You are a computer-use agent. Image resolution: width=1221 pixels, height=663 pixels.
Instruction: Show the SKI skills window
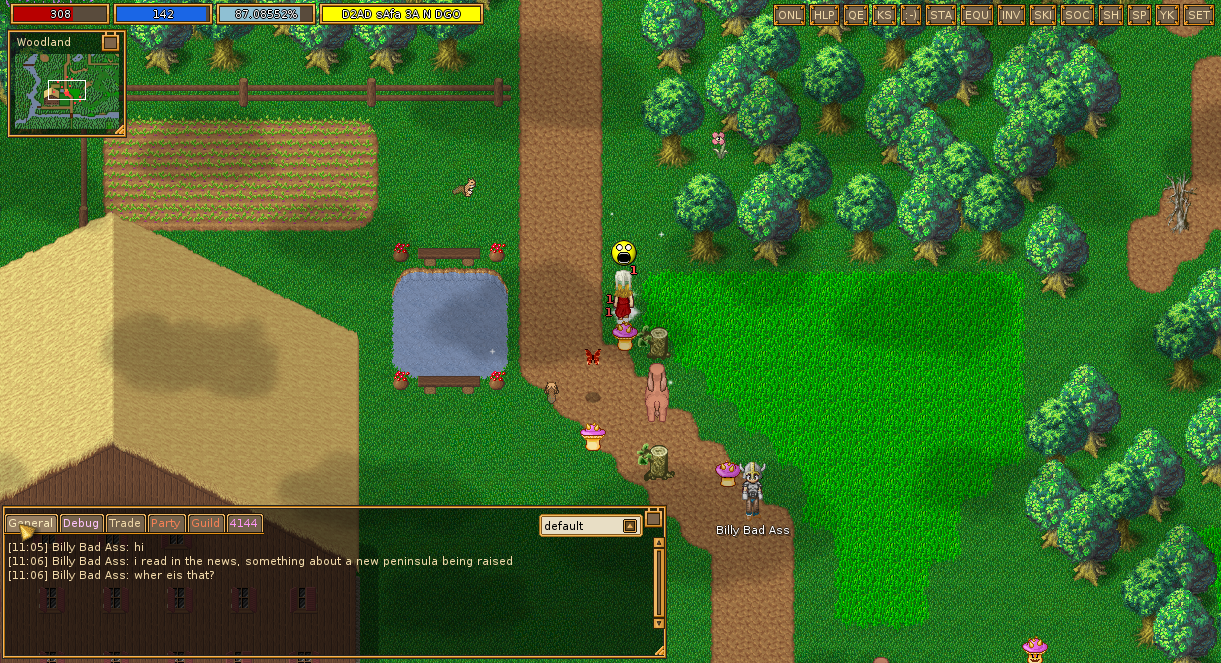click(x=1043, y=15)
